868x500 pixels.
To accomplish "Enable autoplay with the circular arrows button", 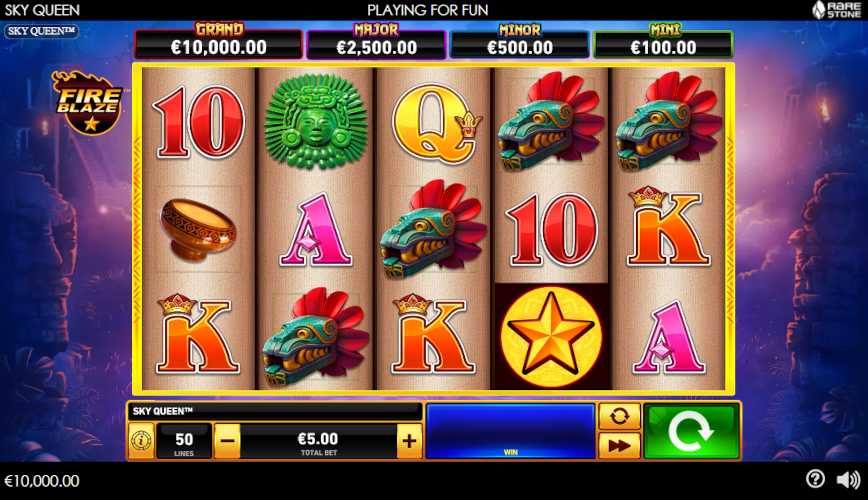I will [618, 416].
